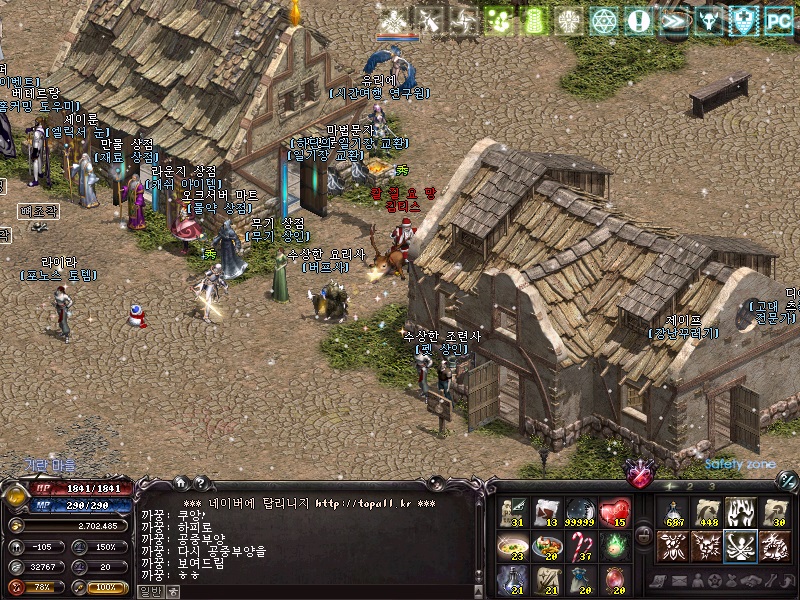800x600 pixels.
Task: Use the crystal orb with 99999 count
Action: (581, 513)
